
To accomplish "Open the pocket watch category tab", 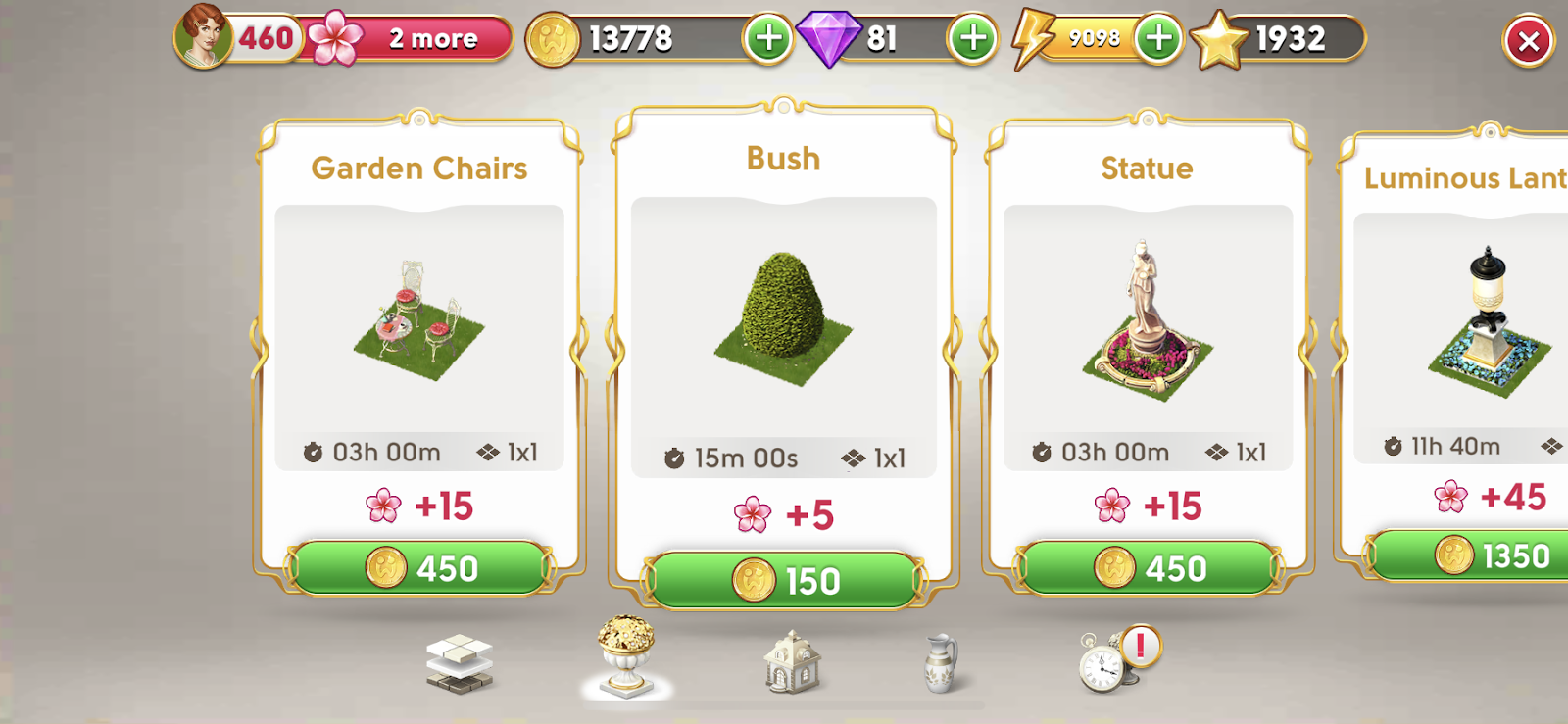I will pyautogui.click(x=1105, y=662).
